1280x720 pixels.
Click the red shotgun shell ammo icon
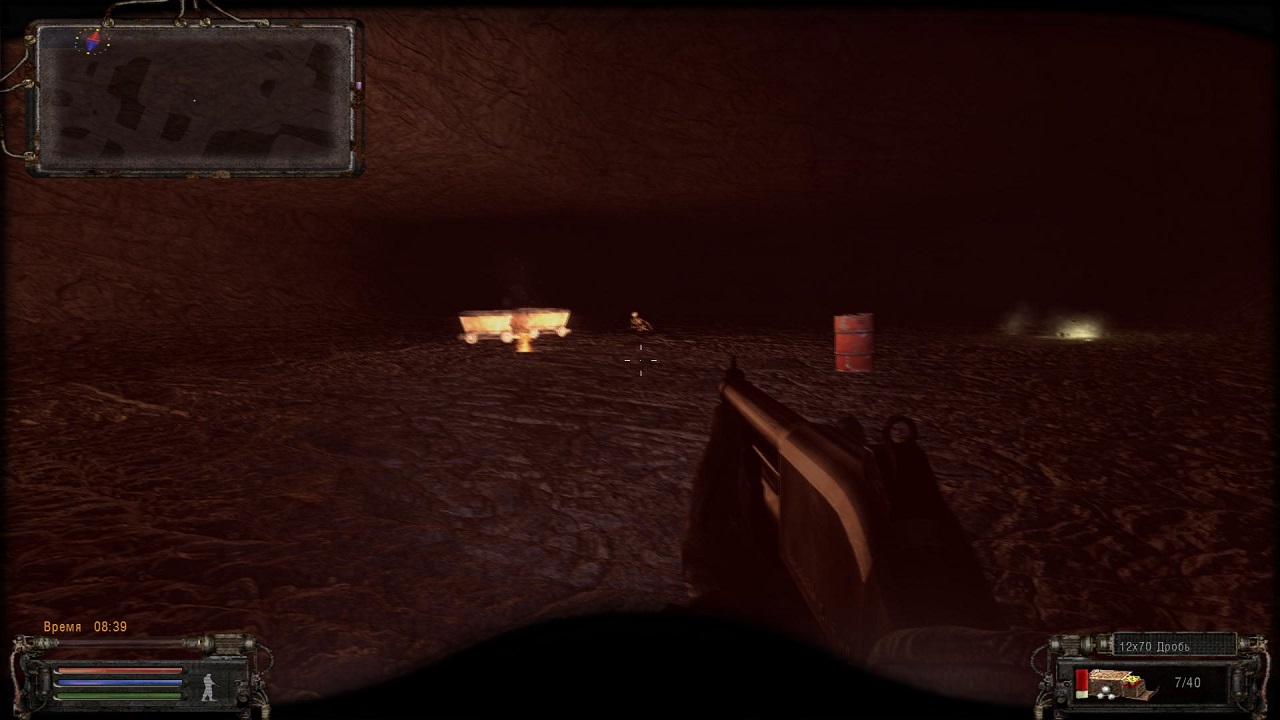pos(1082,684)
